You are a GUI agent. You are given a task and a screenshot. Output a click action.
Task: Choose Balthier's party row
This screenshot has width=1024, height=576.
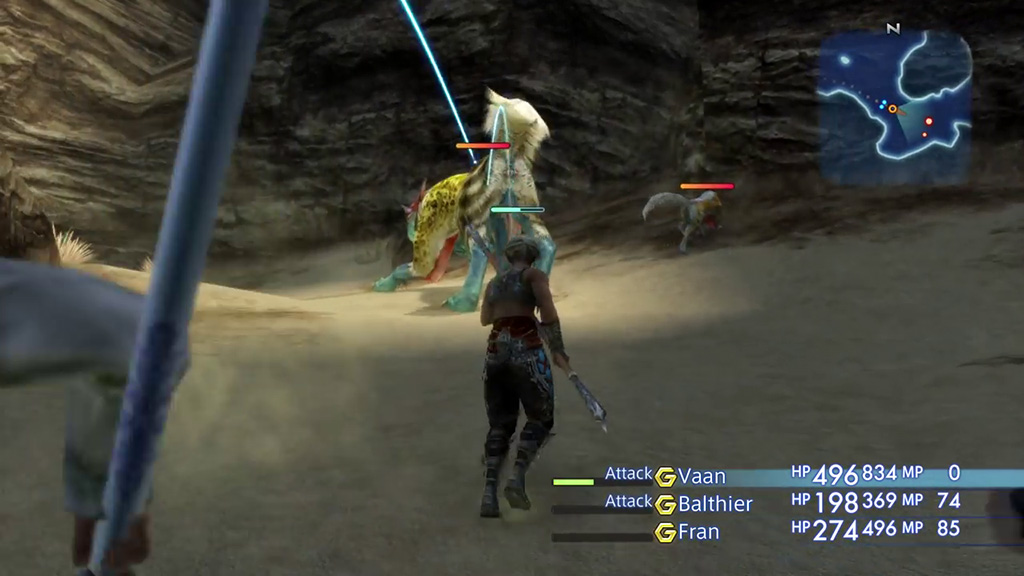[715, 504]
